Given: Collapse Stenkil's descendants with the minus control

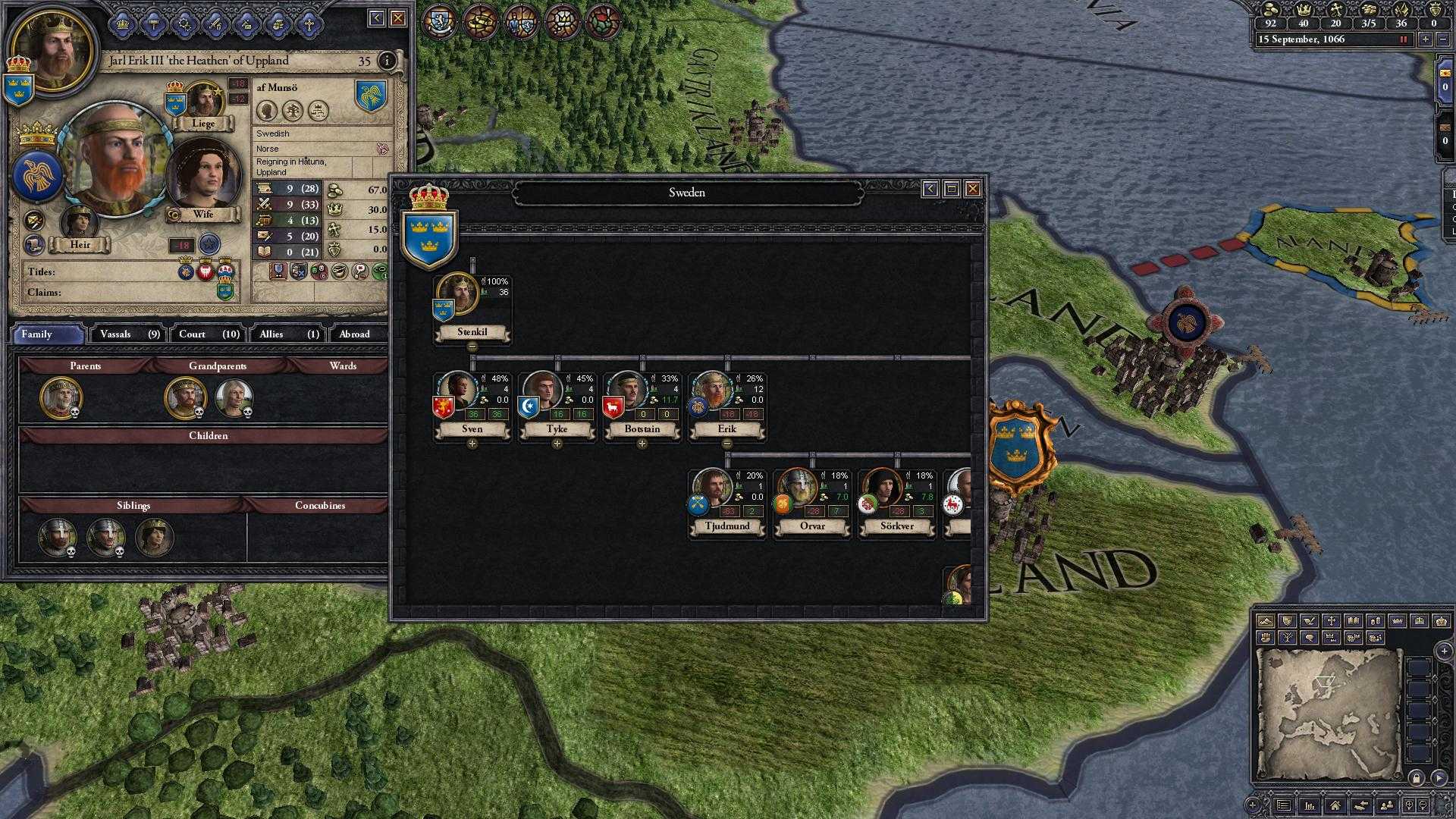Looking at the screenshot, I should pyautogui.click(x=472, y=347).
